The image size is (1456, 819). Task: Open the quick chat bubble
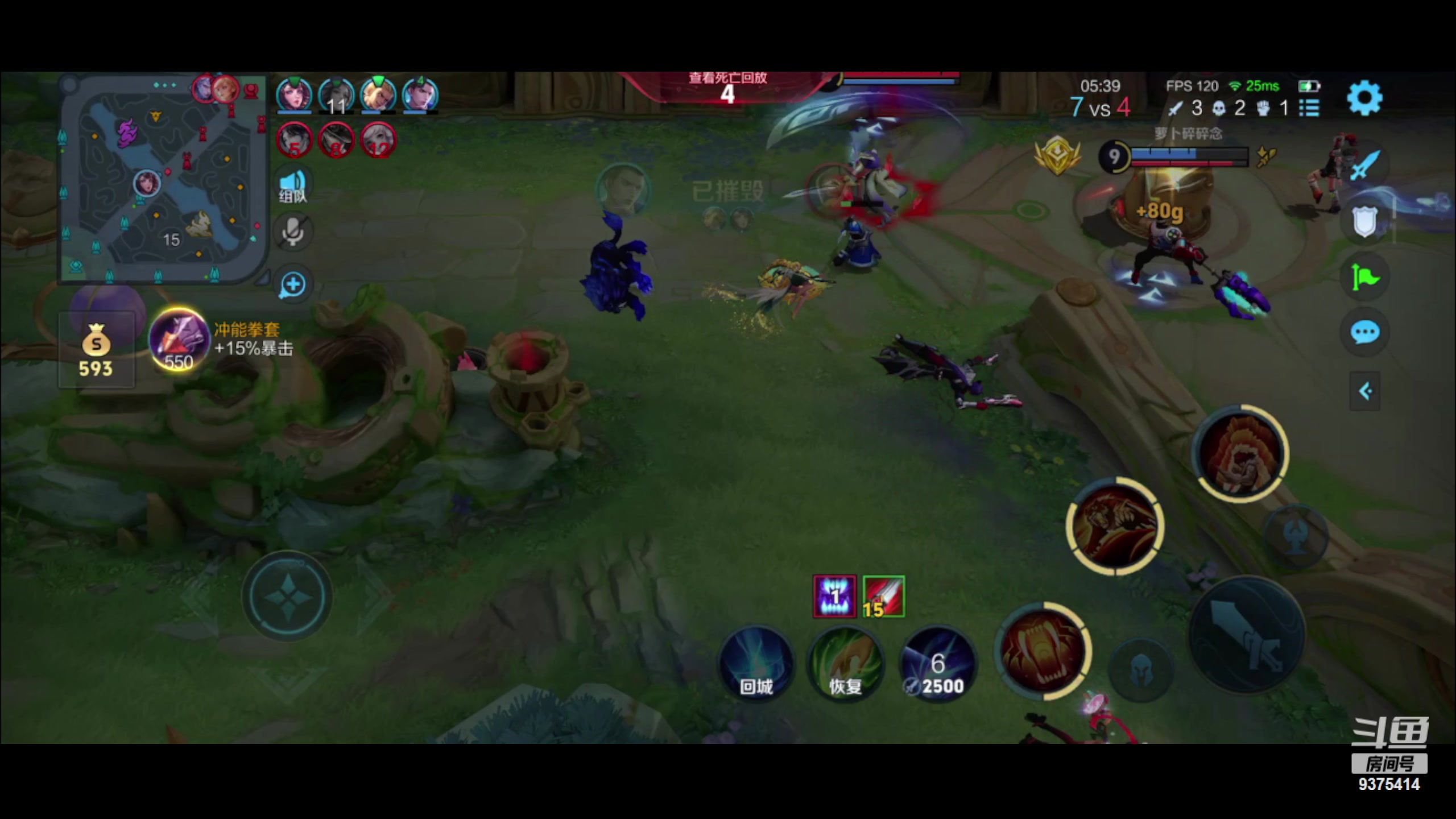[x=1364, y=332]
